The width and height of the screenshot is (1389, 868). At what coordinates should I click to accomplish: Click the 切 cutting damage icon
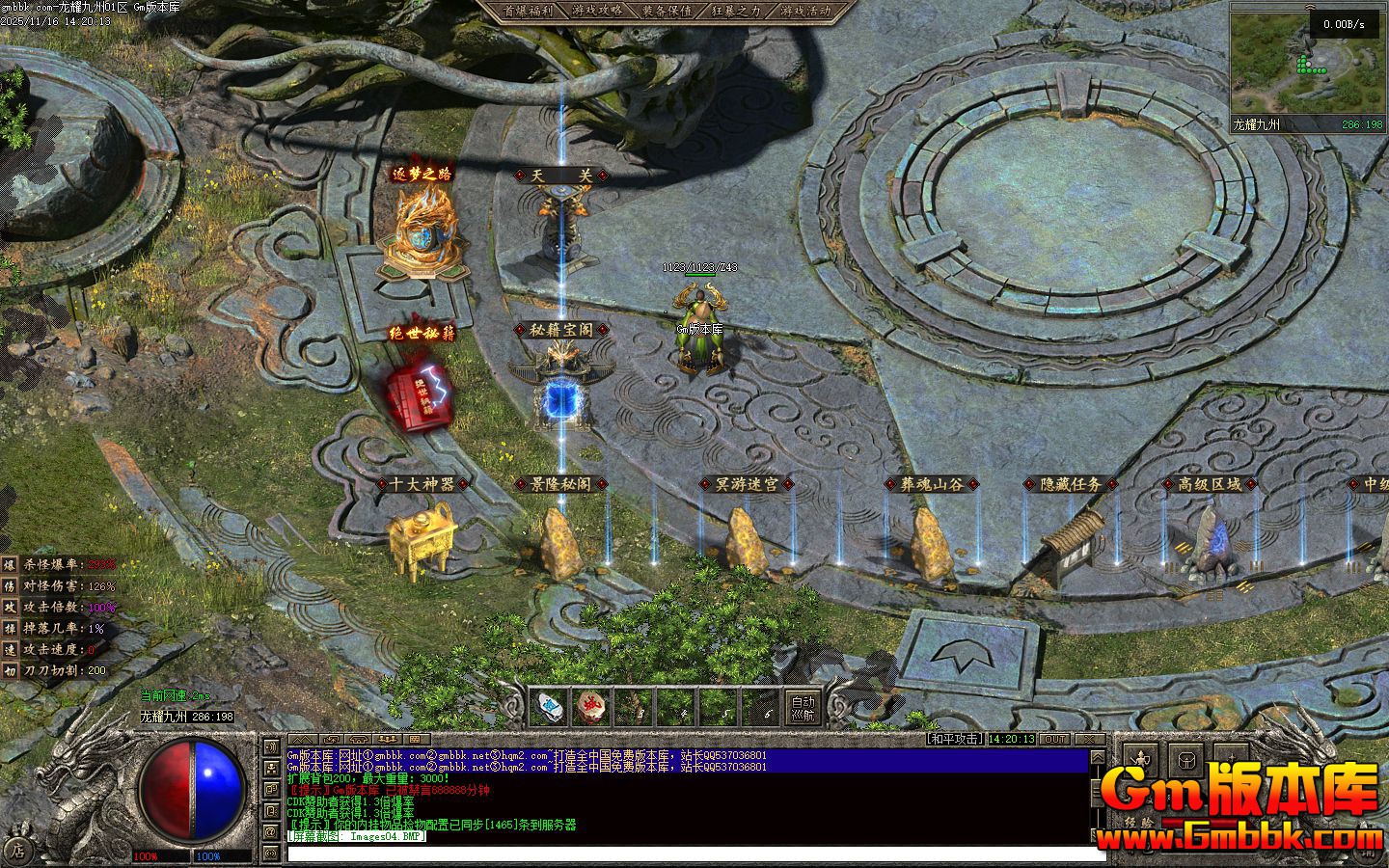pos(10,670)
